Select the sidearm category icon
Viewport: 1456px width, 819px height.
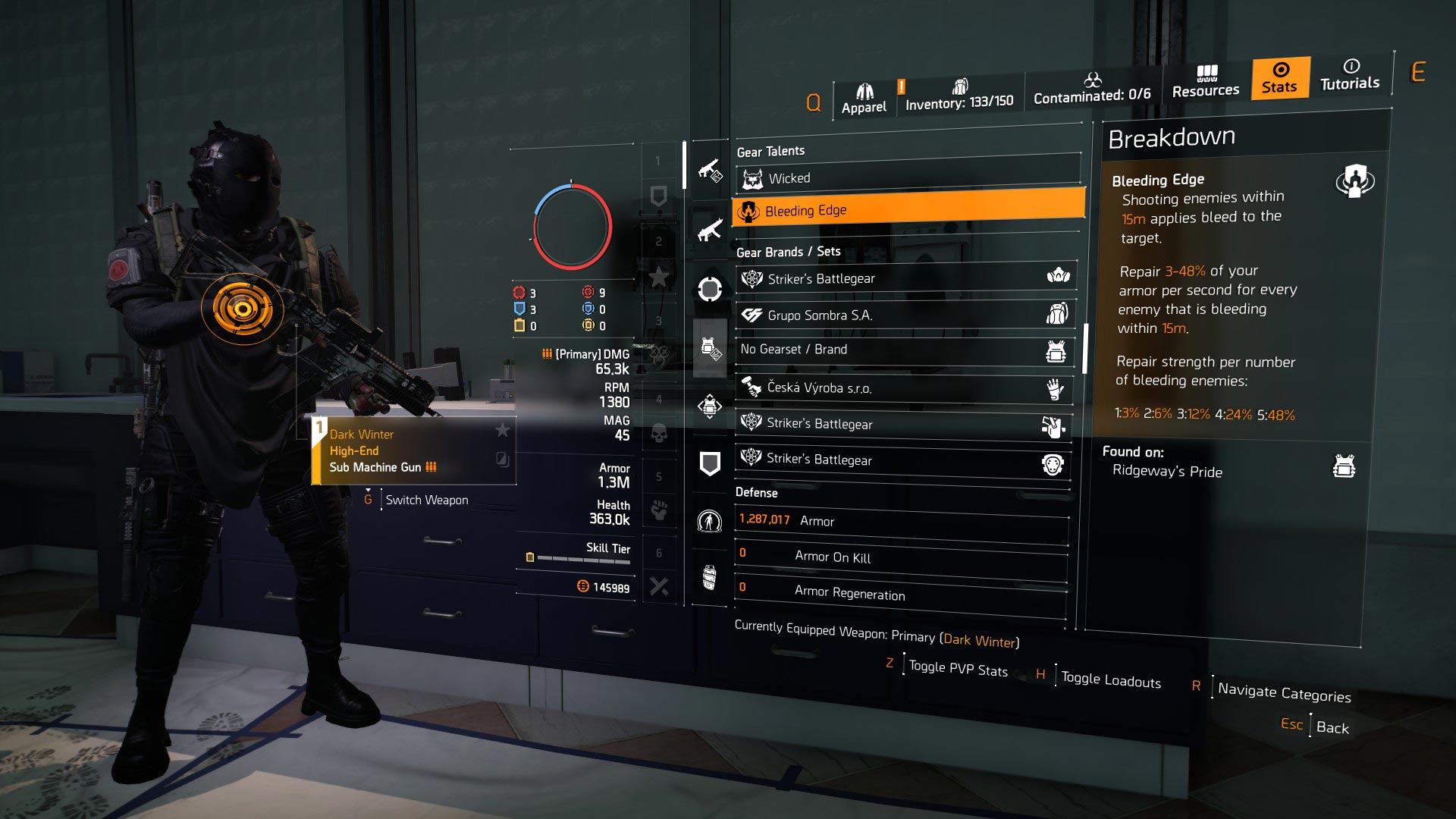pyautogui.click(x=709, y=173)
